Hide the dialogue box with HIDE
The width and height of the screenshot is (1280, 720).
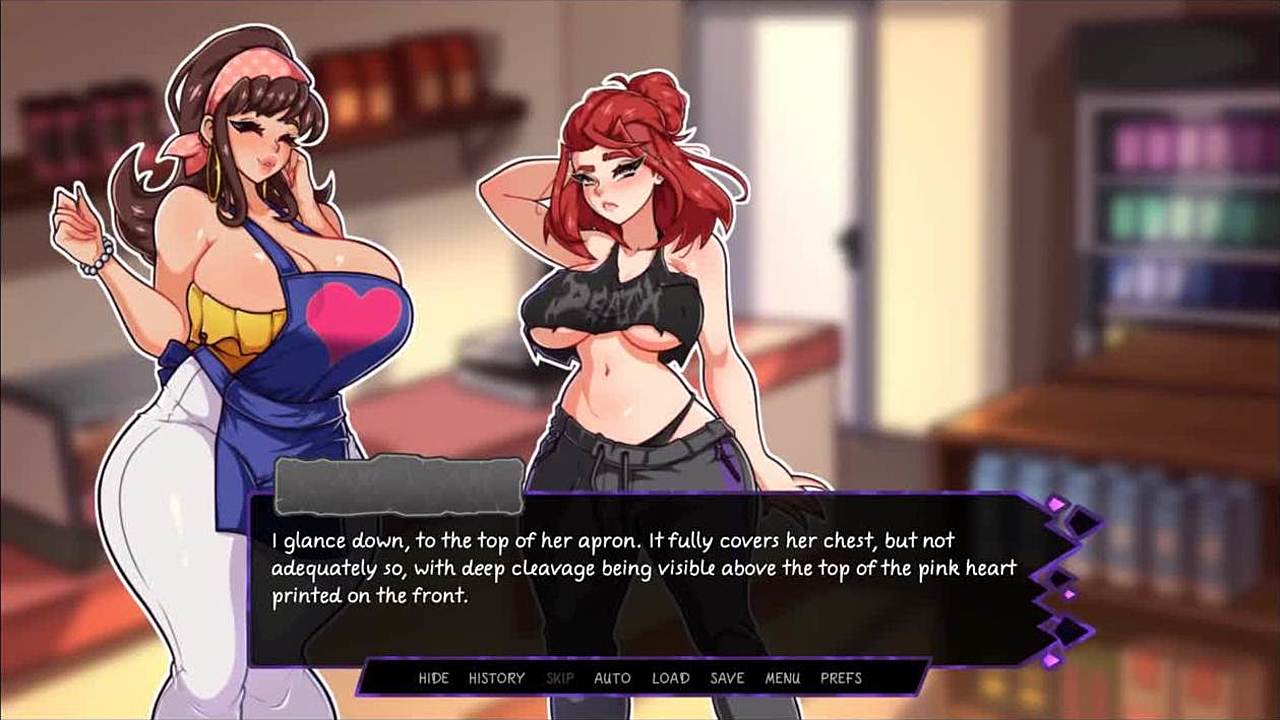[x=433, y=678]
